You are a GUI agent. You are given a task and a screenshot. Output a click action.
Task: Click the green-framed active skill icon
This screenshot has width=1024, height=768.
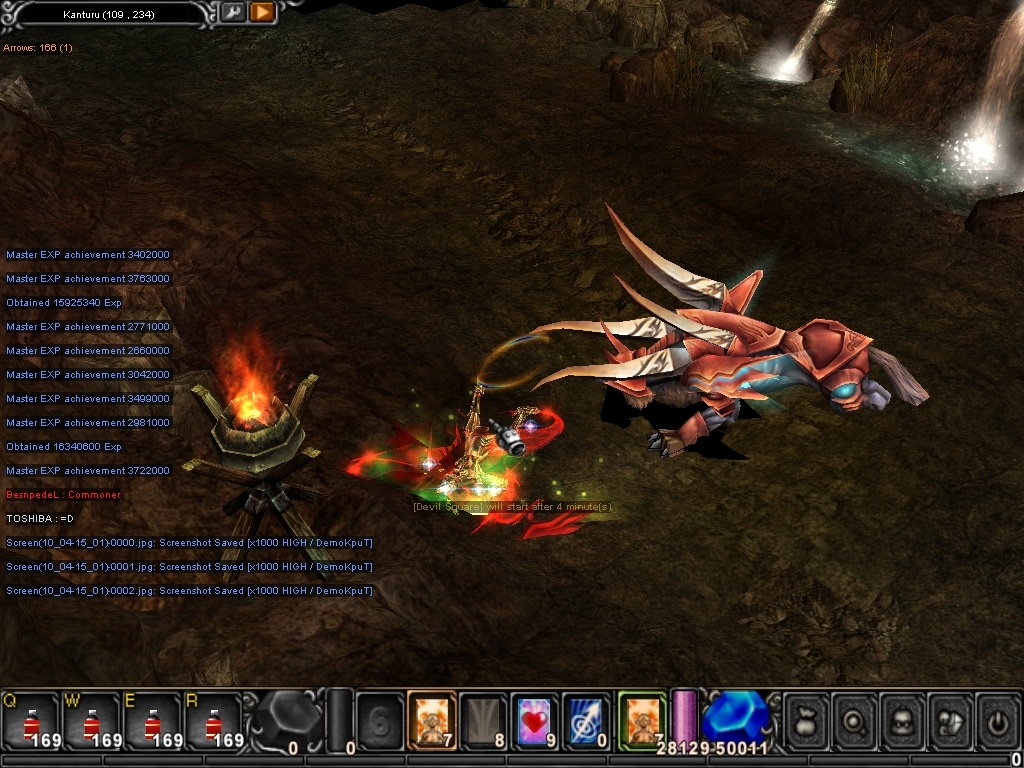point(641,720)
